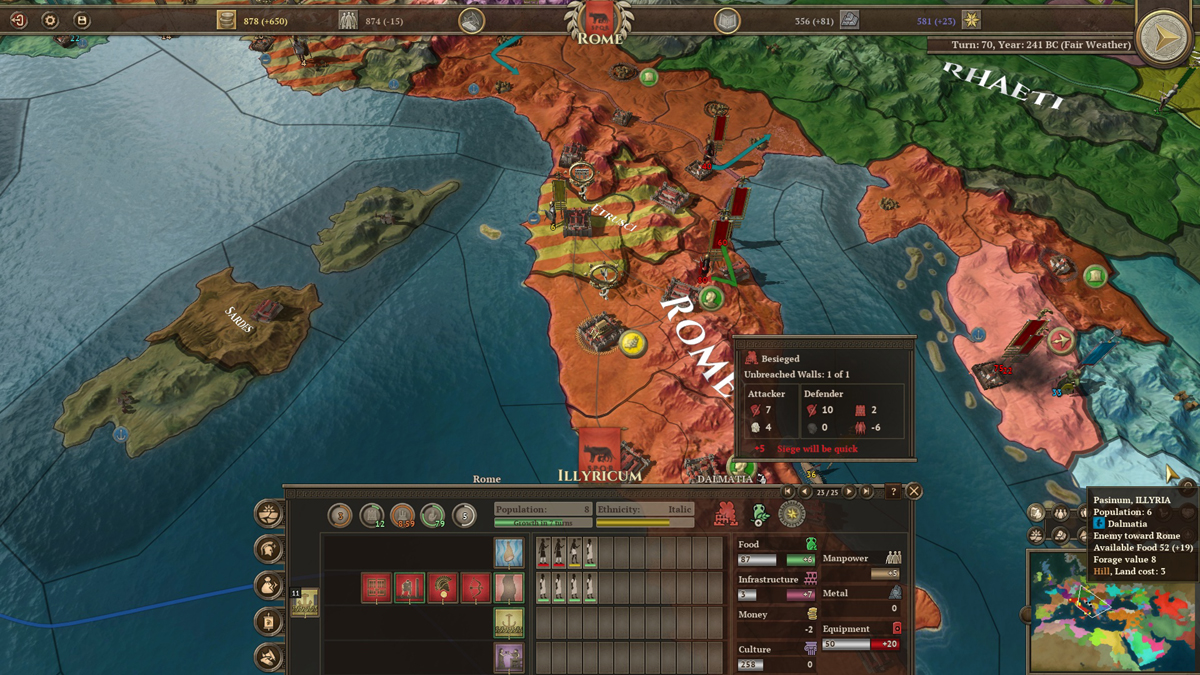1200x675 pixels.
Task: Select the red archer bow building
Action: tap(475, 588)
